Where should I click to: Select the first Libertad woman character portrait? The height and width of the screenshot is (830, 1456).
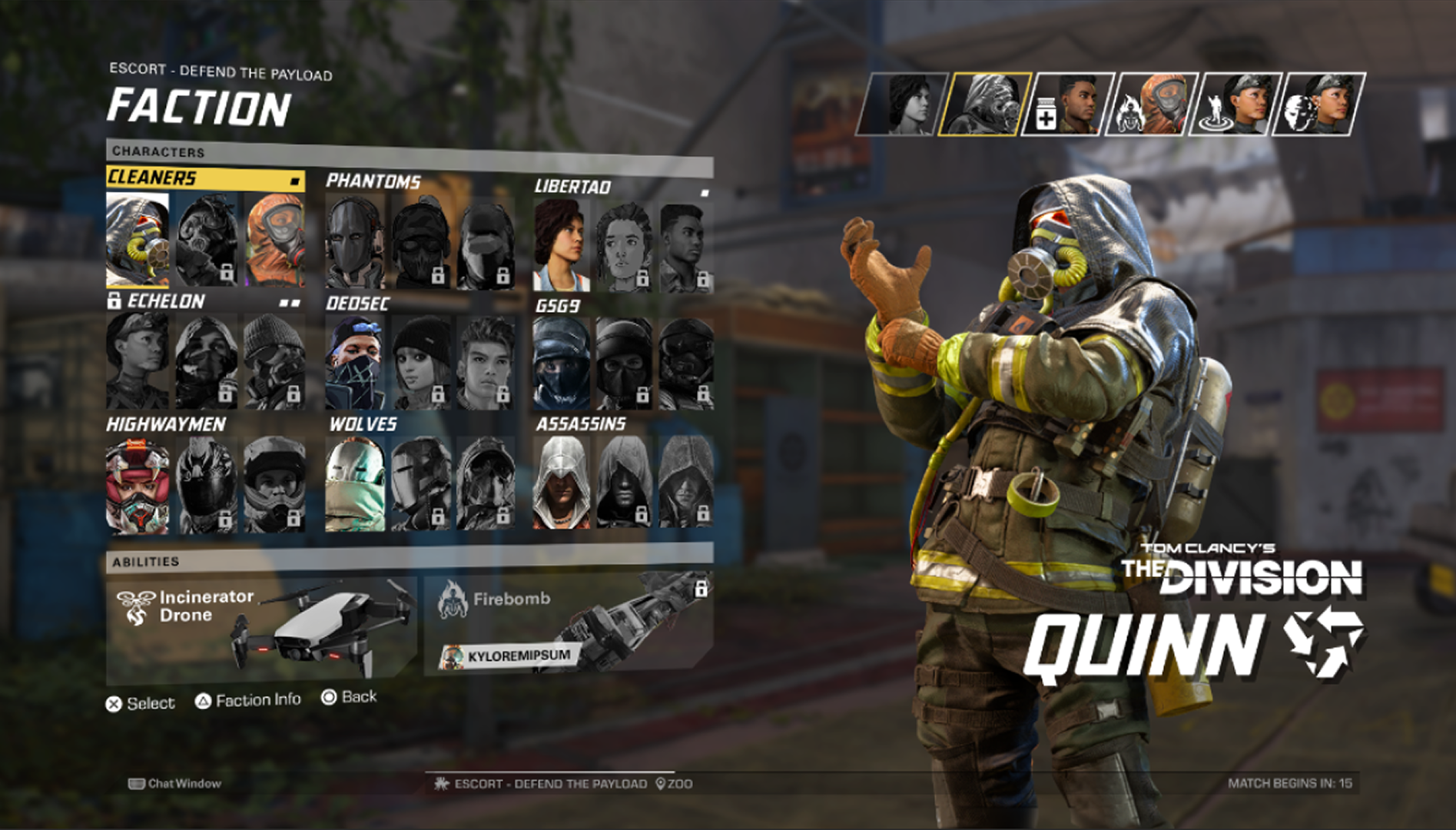click(563, 242)
